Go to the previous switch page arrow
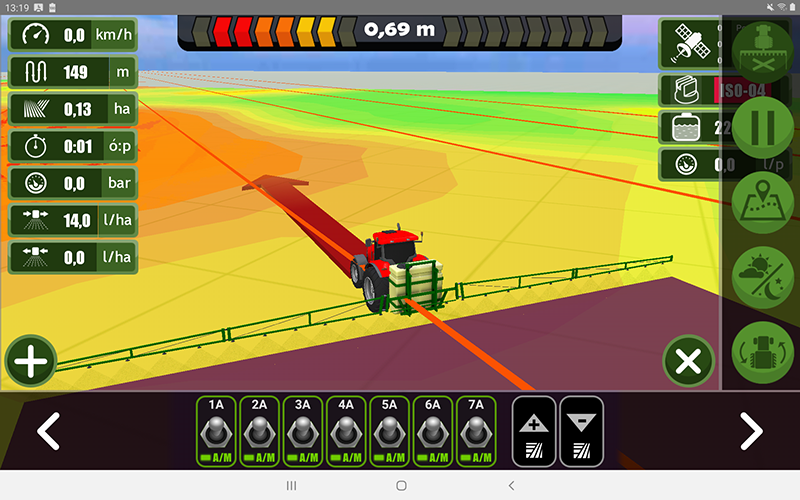800x500 pixels. 48,431
